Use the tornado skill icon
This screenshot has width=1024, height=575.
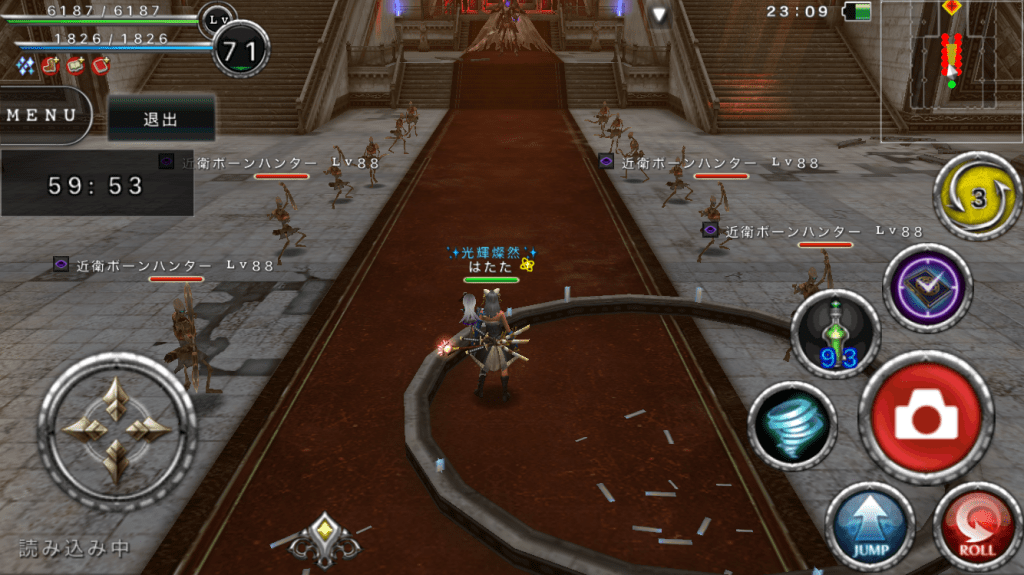[792, 426]
